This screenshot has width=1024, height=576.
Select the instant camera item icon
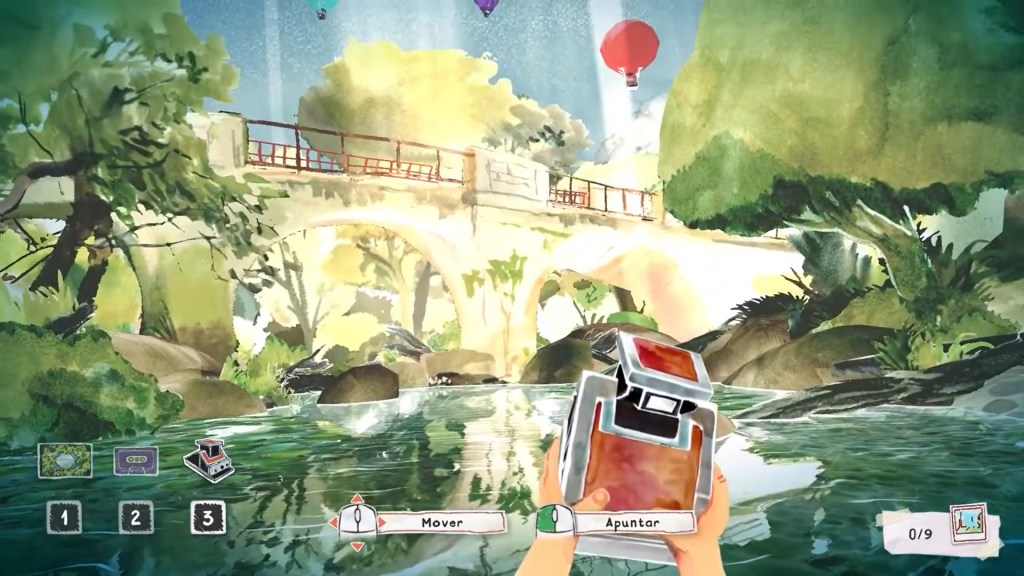209,460
